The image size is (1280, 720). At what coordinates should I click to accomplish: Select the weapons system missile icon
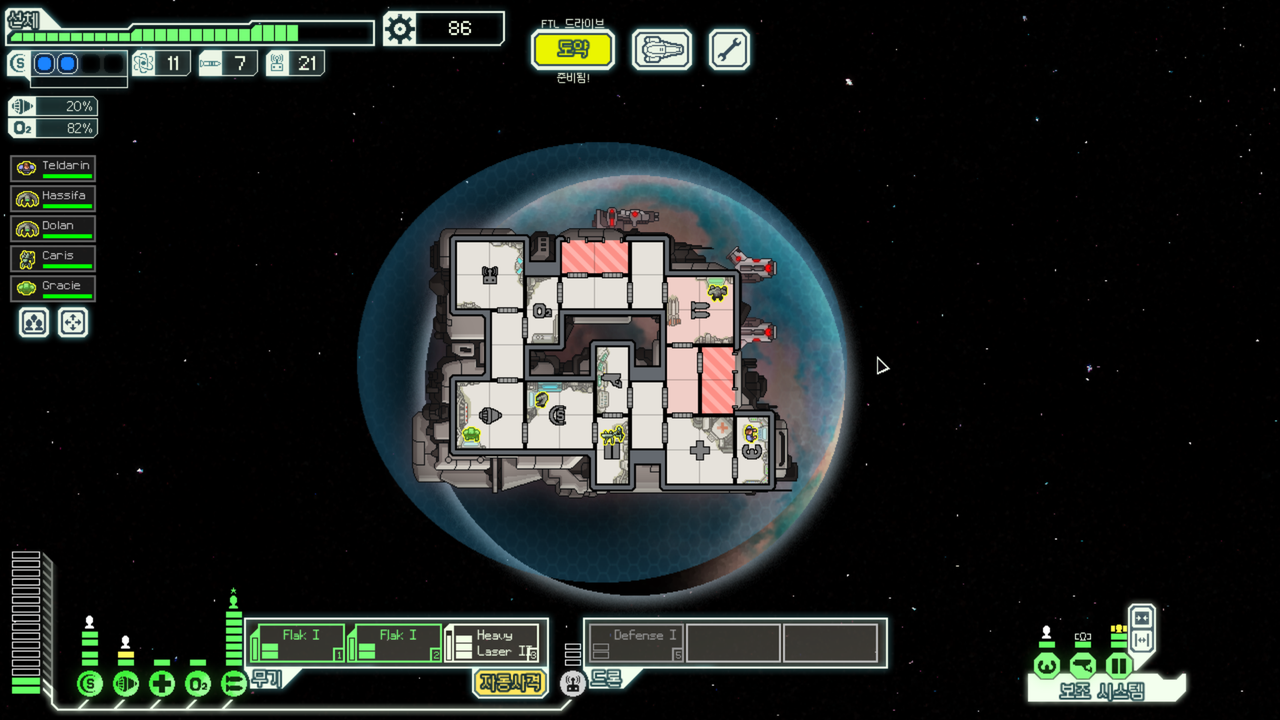[x=234, y=684]
